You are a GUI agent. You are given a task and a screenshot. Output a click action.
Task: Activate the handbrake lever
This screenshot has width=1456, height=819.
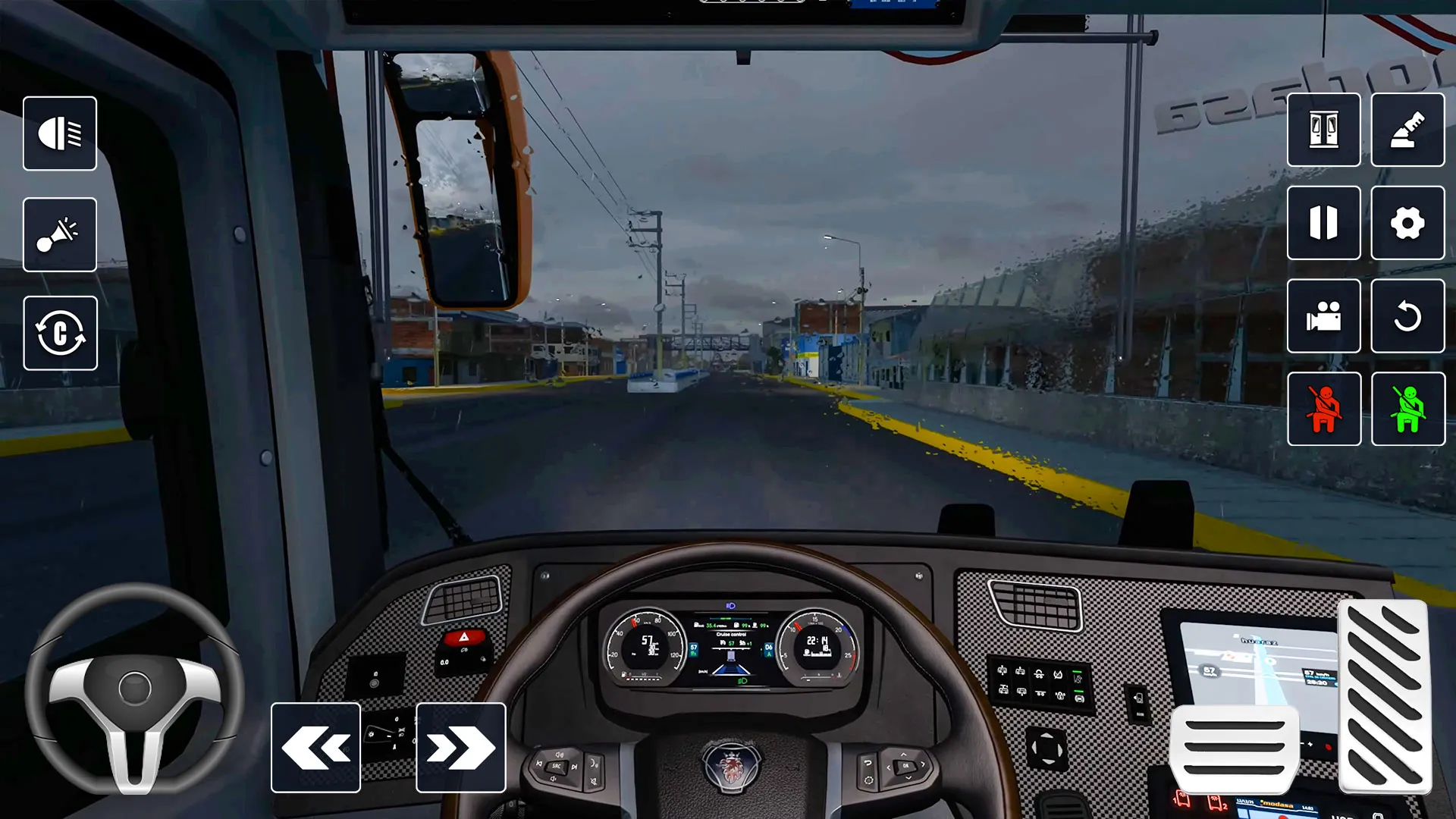coord(1407,130)
